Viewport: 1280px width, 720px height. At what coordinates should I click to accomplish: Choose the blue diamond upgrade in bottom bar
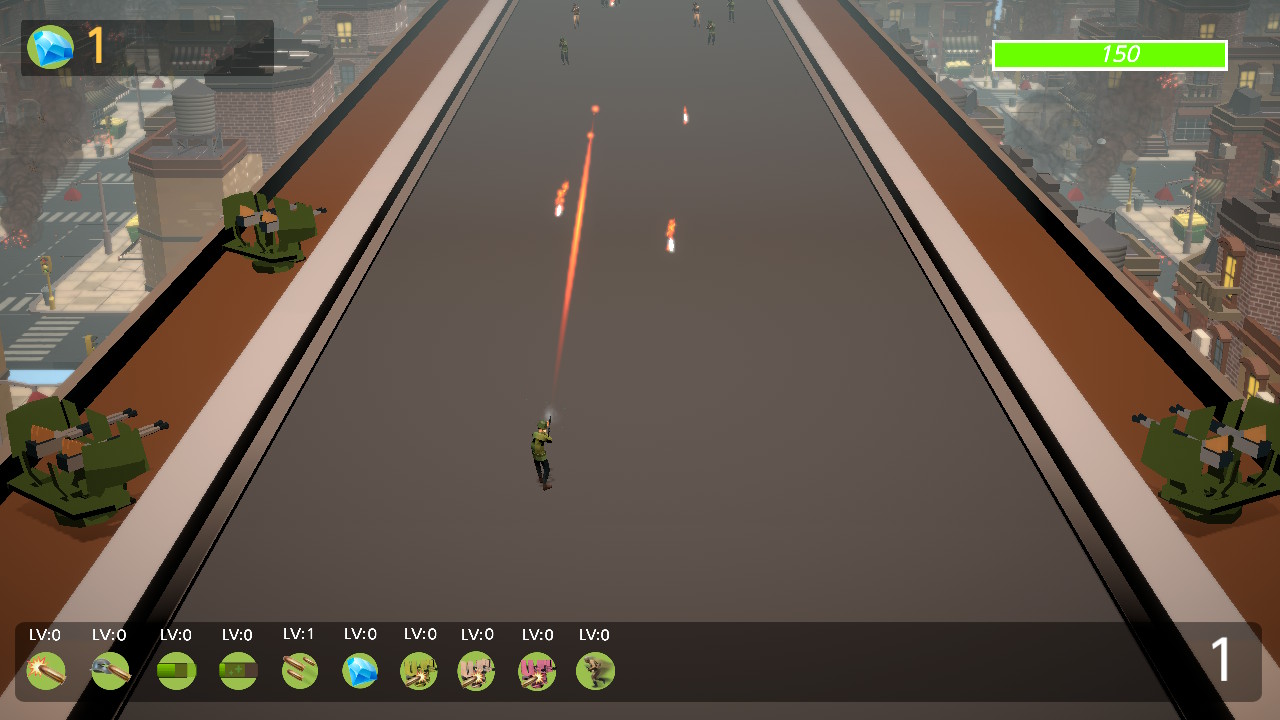[x=360, y=671]
